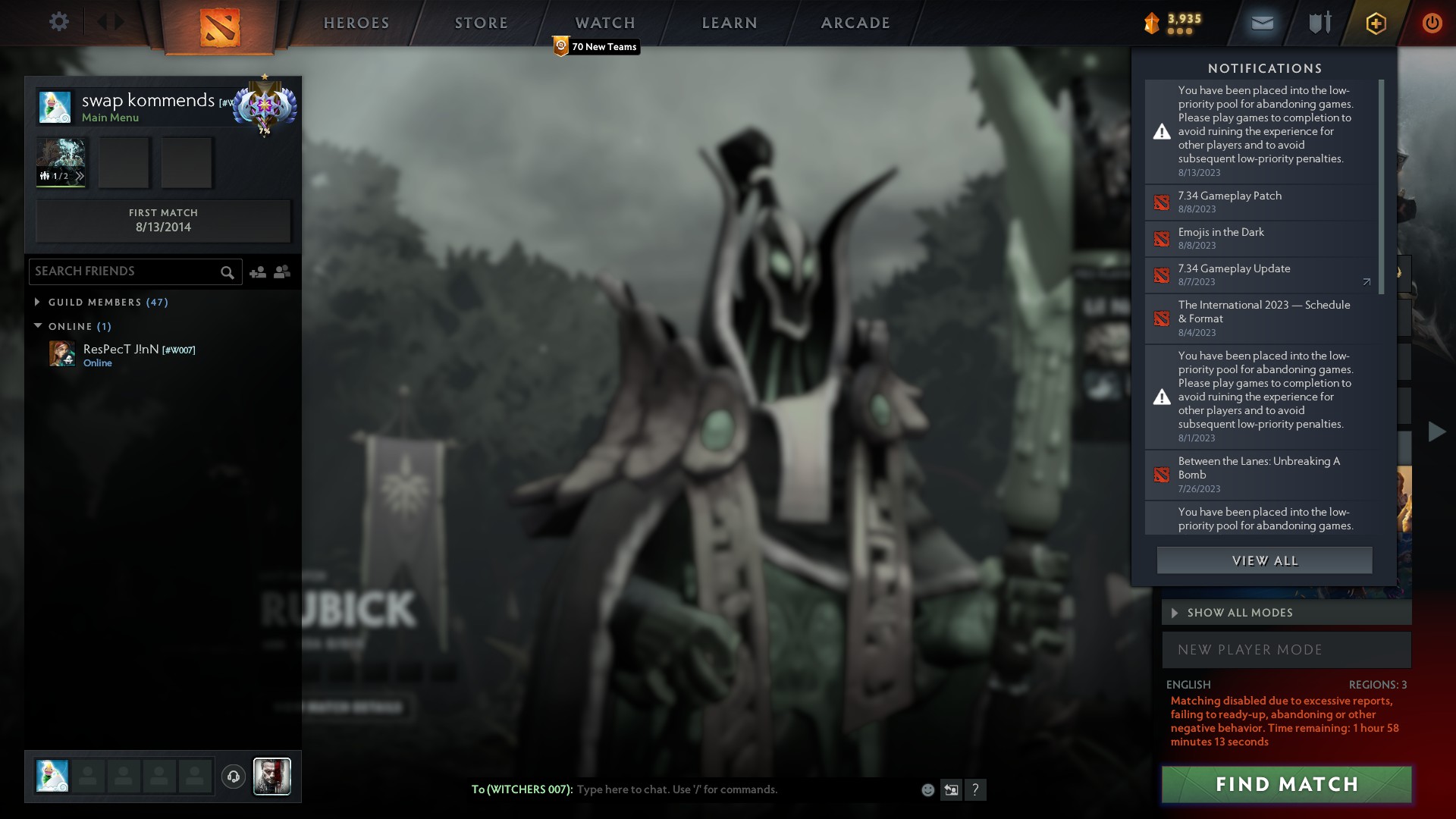Collapse the ONLINE friends list
Screen dimensions: 1456x819
tap(37, 326)
